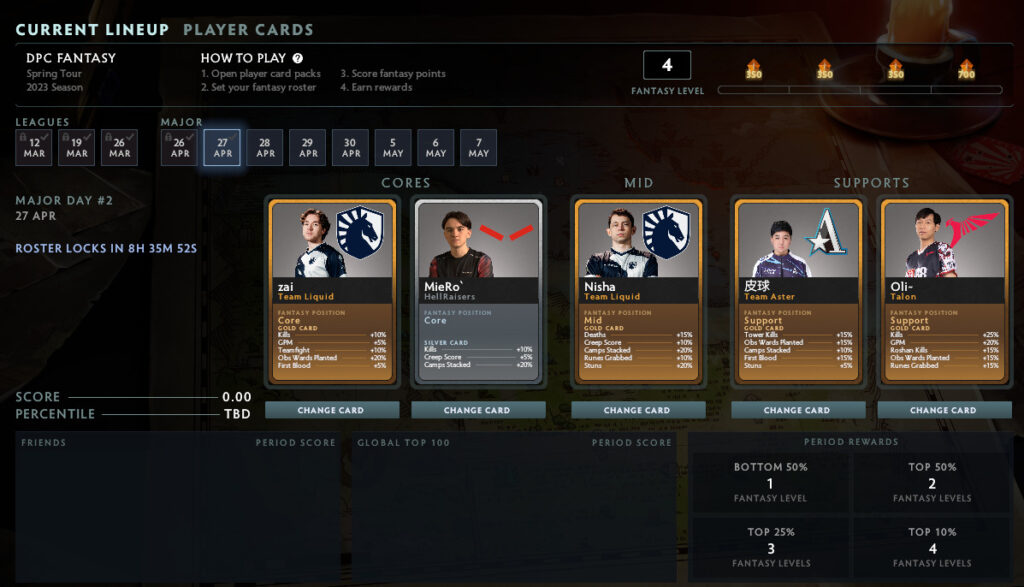Change the zai core card
Viewport: 1024px width, 587px height.
(332, 410)
